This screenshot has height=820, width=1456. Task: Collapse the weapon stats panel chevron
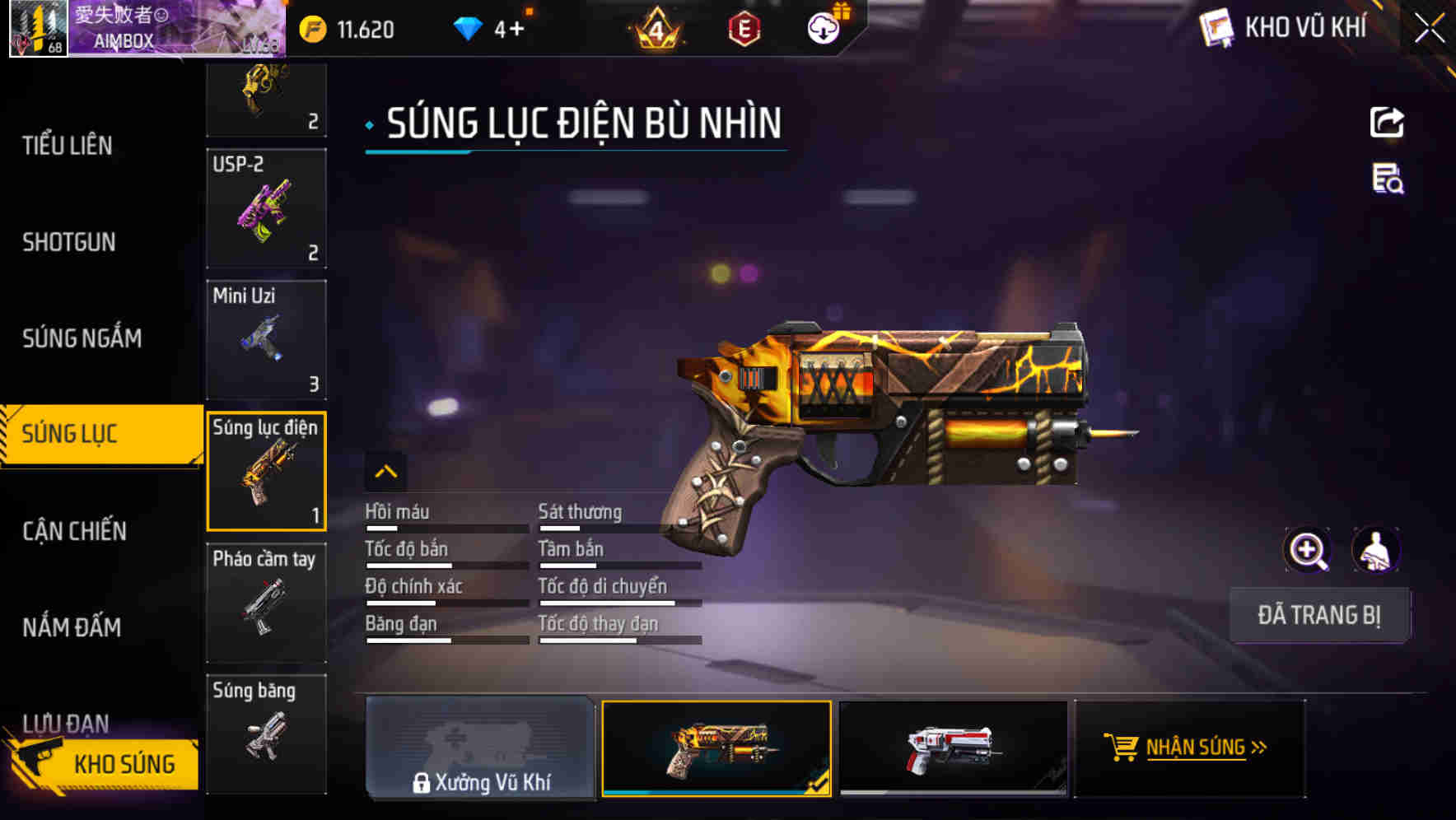tap(385, 471)
